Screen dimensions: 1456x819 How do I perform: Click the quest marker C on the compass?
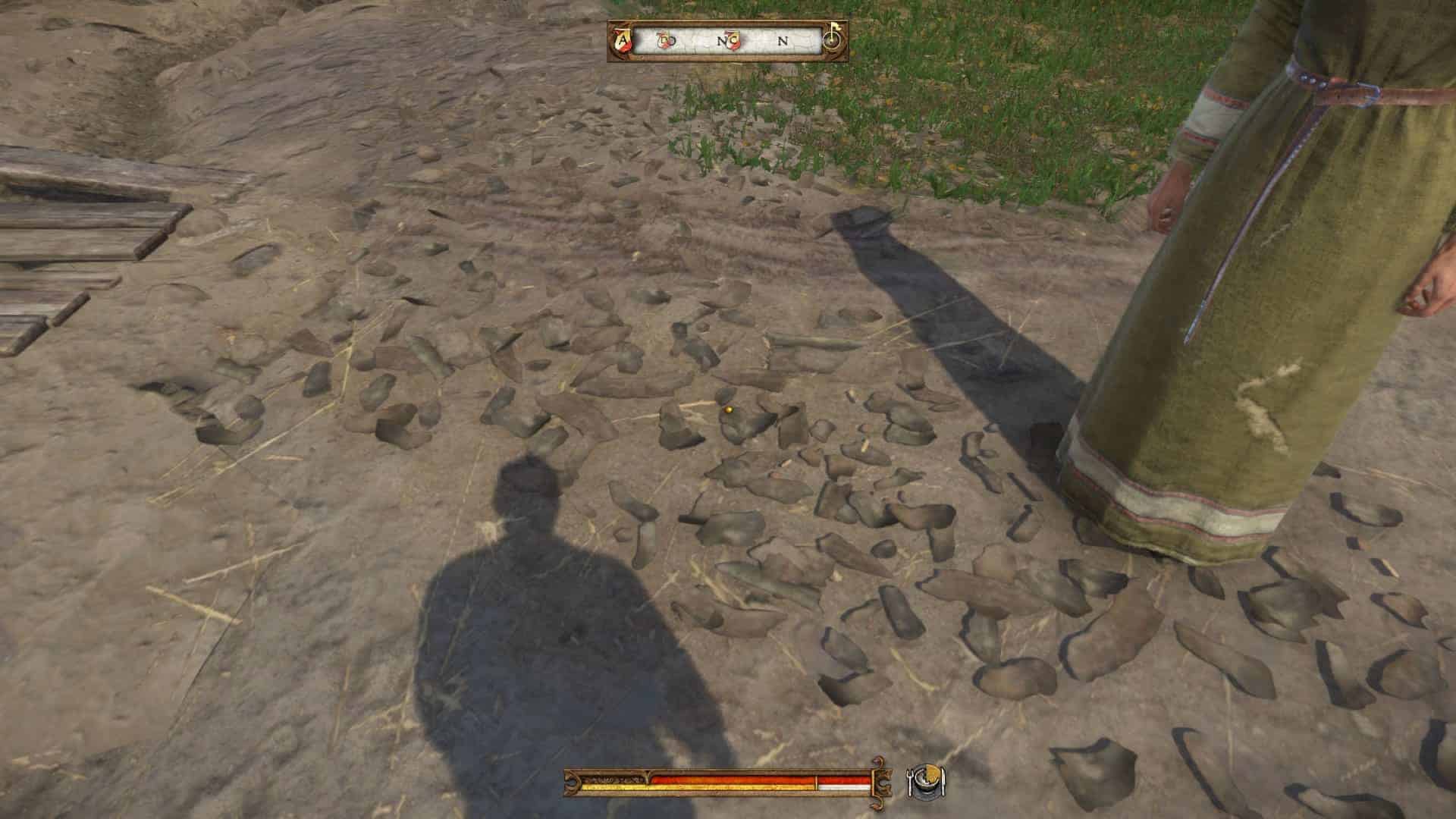(x=732, y=41)
